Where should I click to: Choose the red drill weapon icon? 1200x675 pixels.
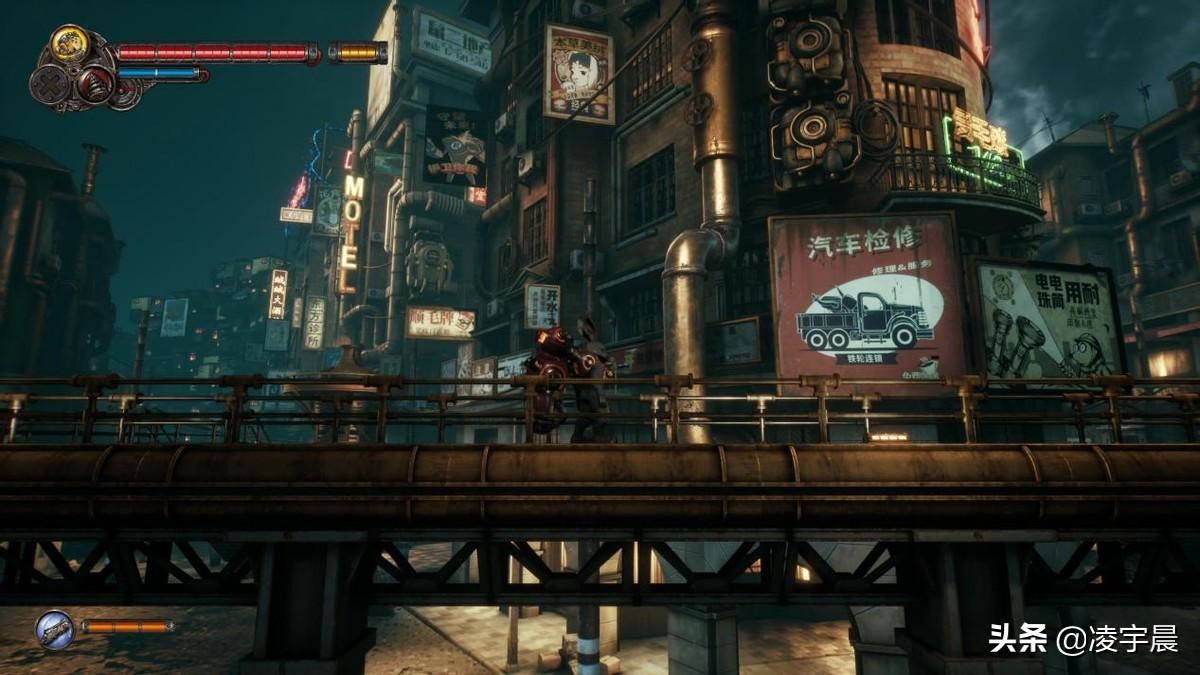(x=96, y=86)
